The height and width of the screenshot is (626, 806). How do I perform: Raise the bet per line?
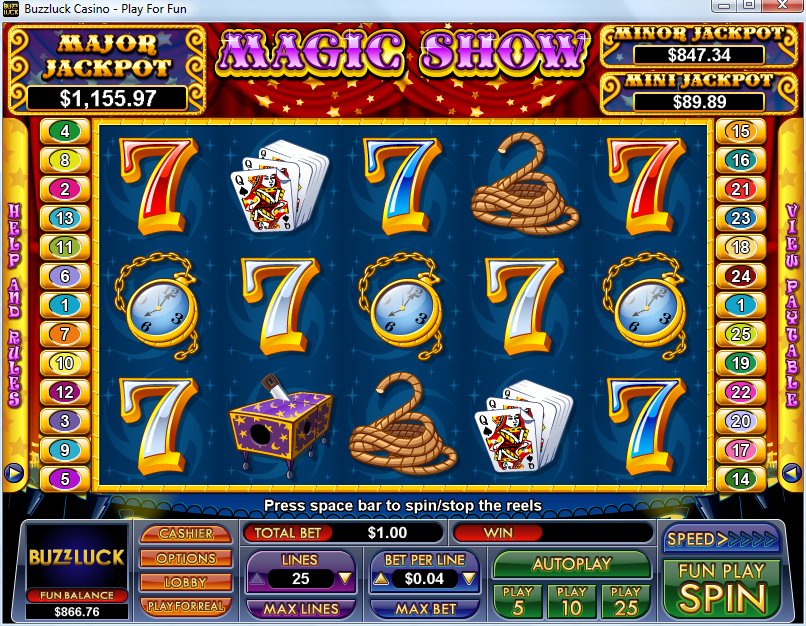click(380, 578)
